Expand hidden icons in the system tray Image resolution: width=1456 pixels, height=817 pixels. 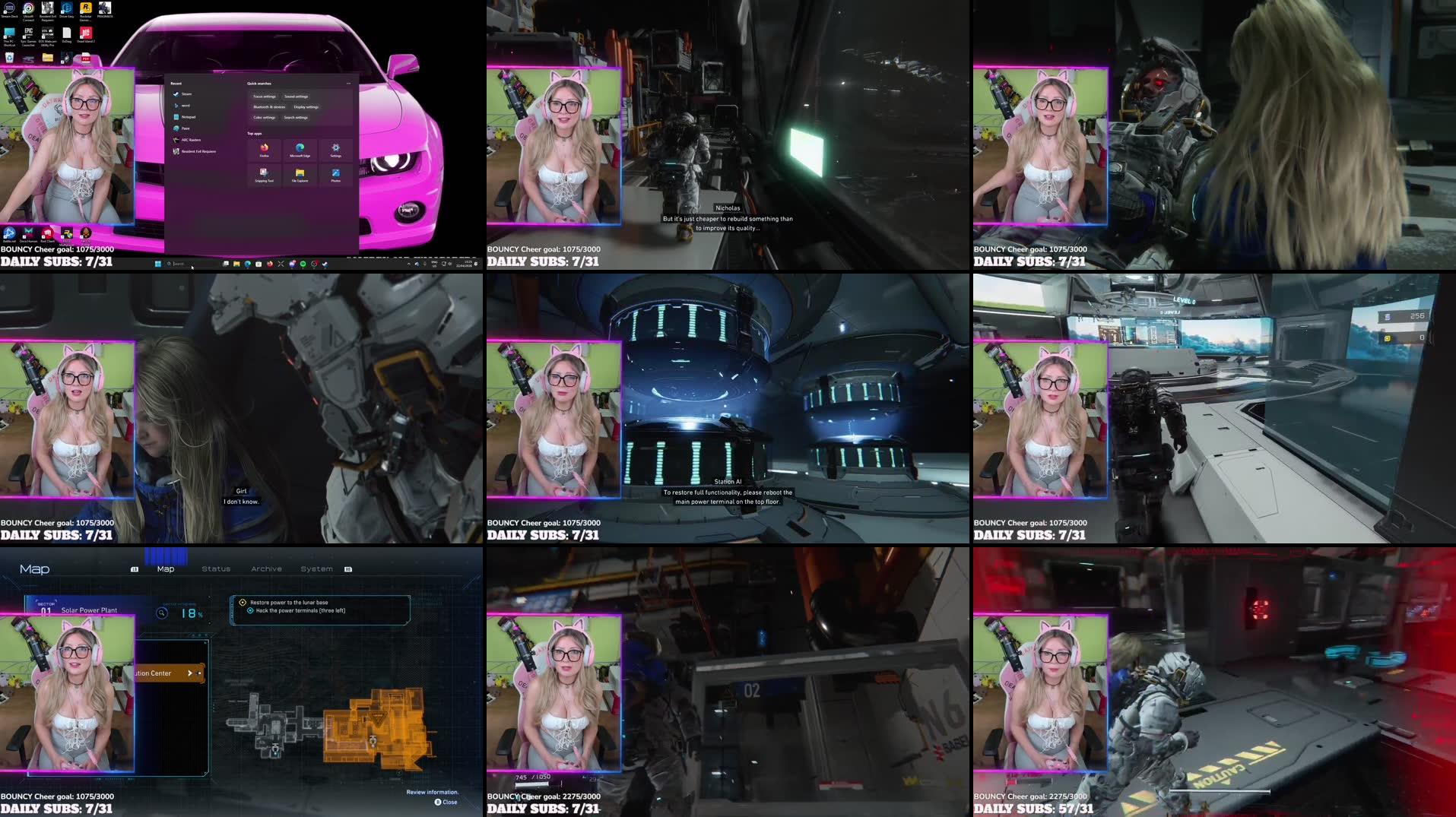409,264
